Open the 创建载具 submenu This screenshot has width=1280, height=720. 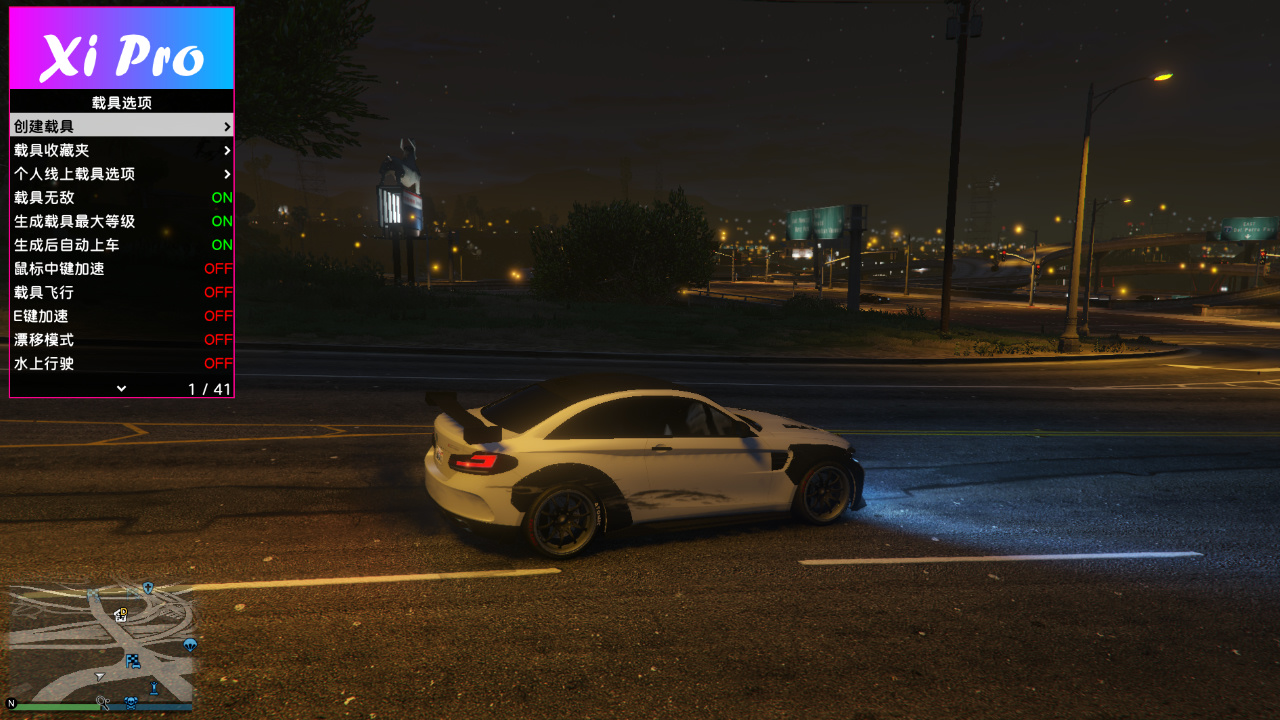(121, 126)
